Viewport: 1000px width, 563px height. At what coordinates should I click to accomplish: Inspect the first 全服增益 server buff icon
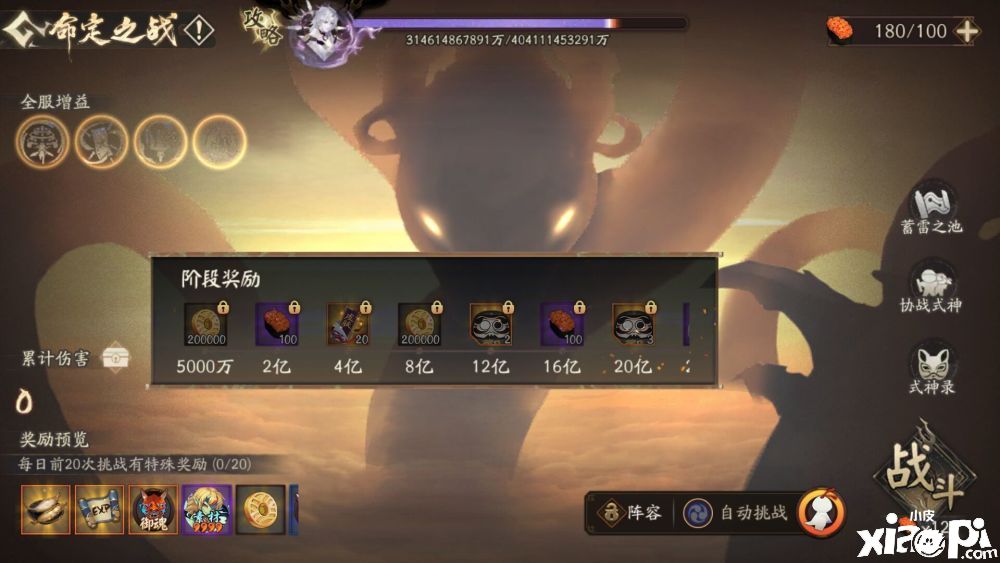tap(42, 142)
